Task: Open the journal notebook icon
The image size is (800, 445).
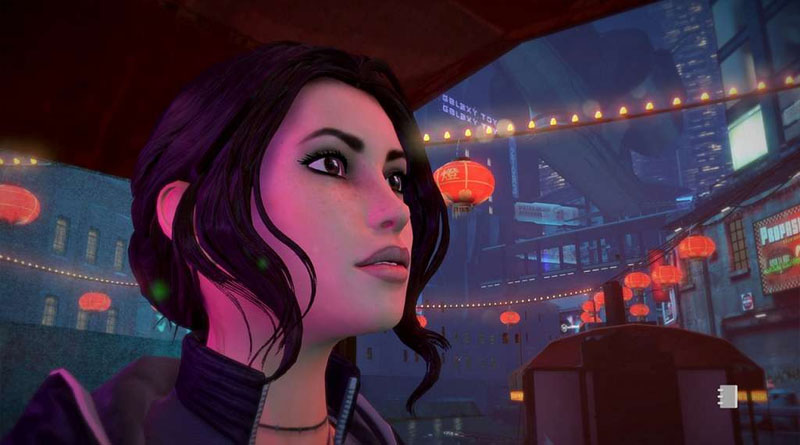Action: (727, 394)
